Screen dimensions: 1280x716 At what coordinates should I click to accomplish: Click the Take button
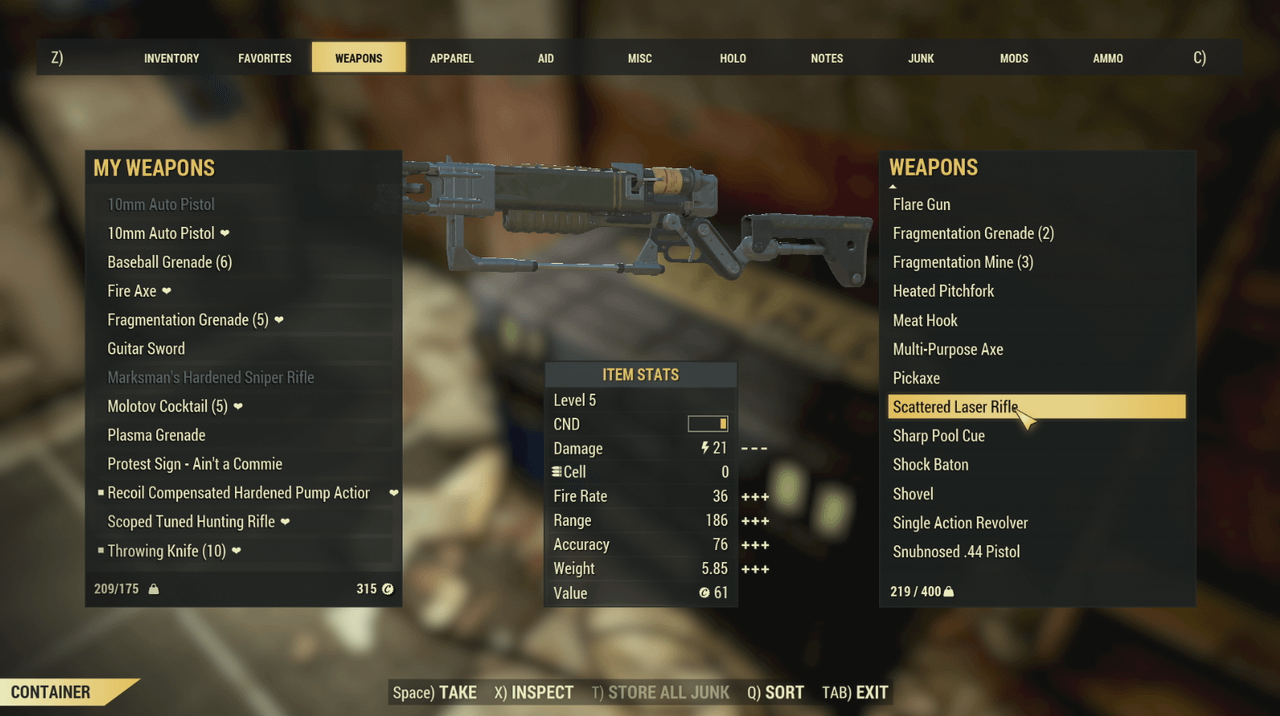435,692
